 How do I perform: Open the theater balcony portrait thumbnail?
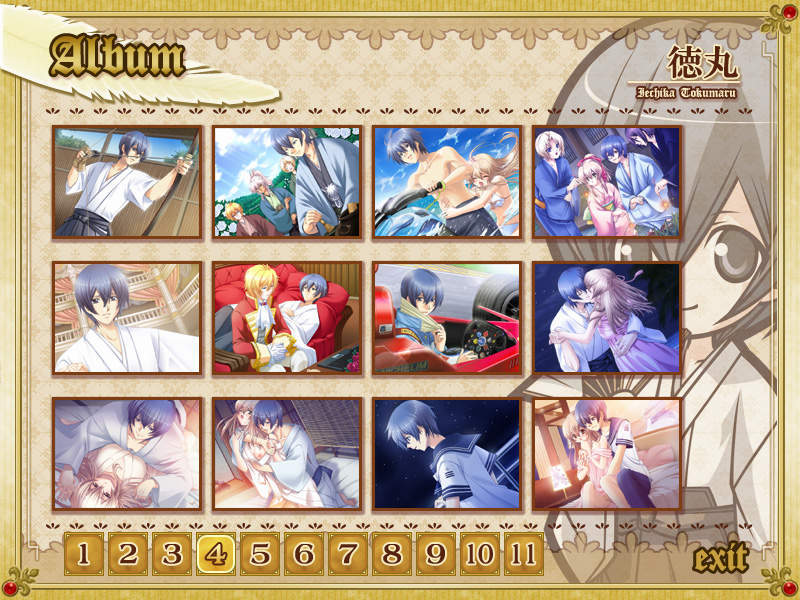pyautogui.click(x=127, y=318)
